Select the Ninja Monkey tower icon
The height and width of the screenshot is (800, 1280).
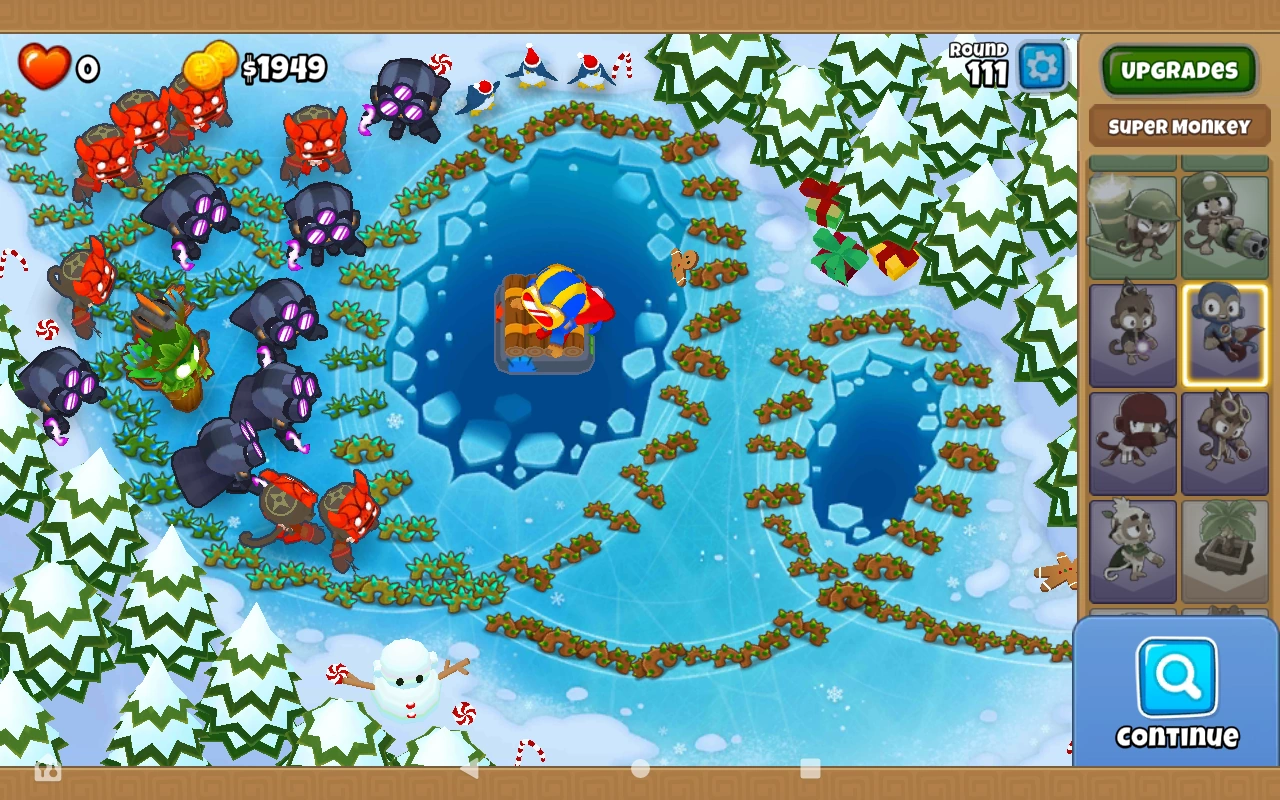click(1133, 441)
